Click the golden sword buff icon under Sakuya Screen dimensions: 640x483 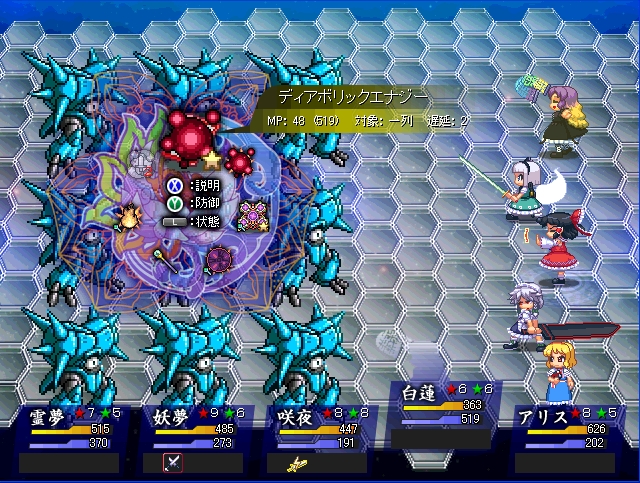[294, 463]
